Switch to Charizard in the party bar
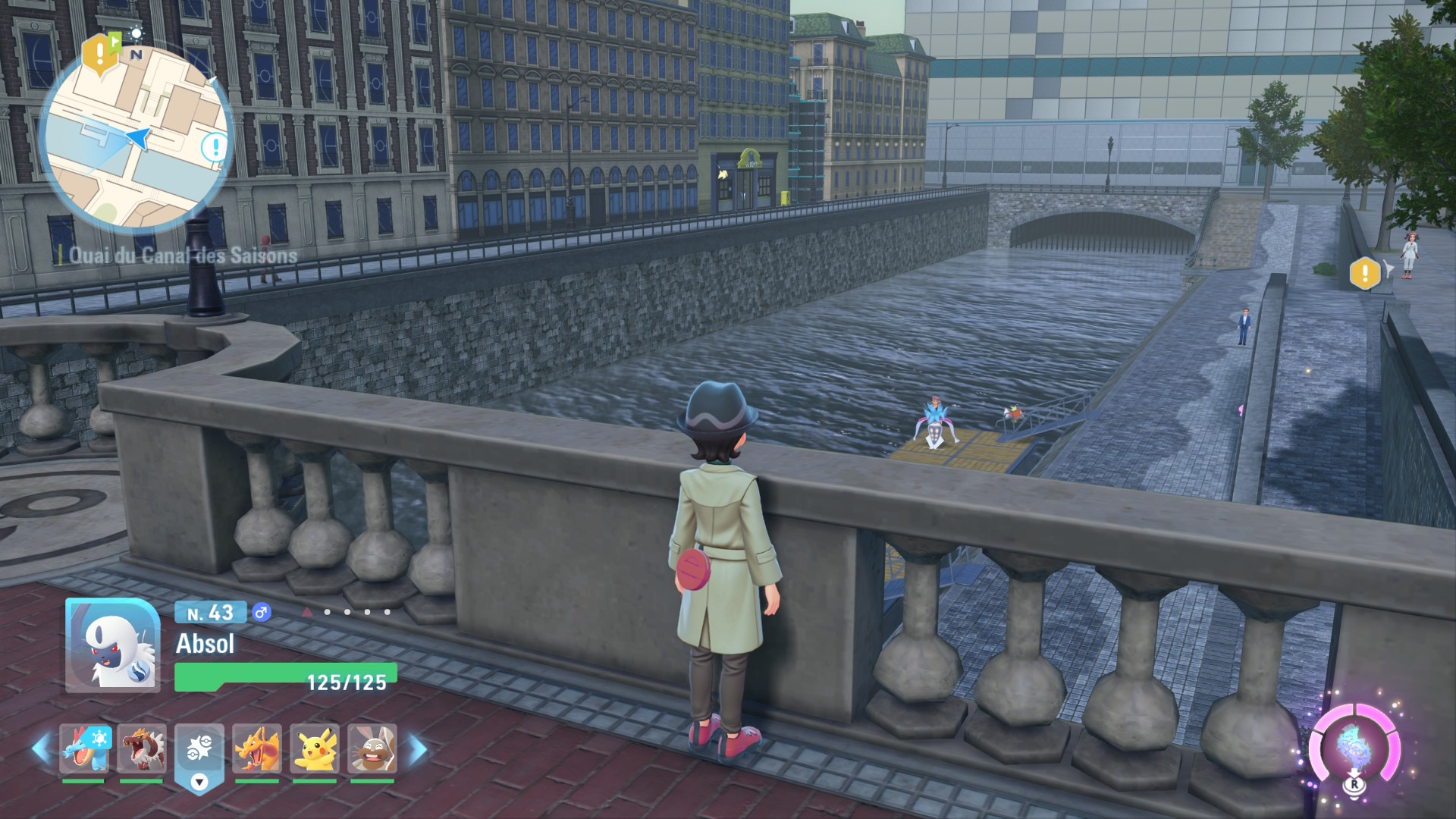The image size is (1456, 819). (x=257, y=748)
